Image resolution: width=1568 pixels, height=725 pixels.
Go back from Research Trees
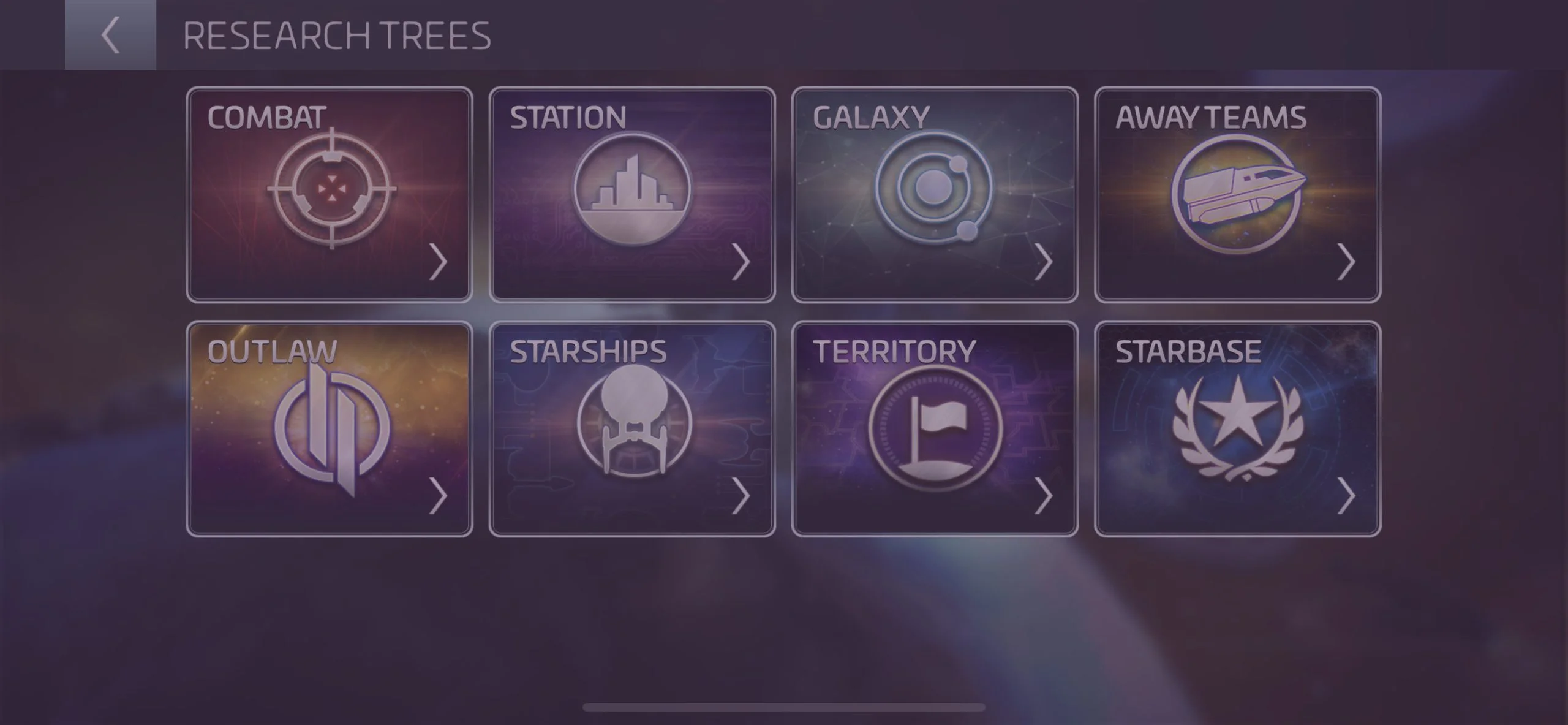110,35
